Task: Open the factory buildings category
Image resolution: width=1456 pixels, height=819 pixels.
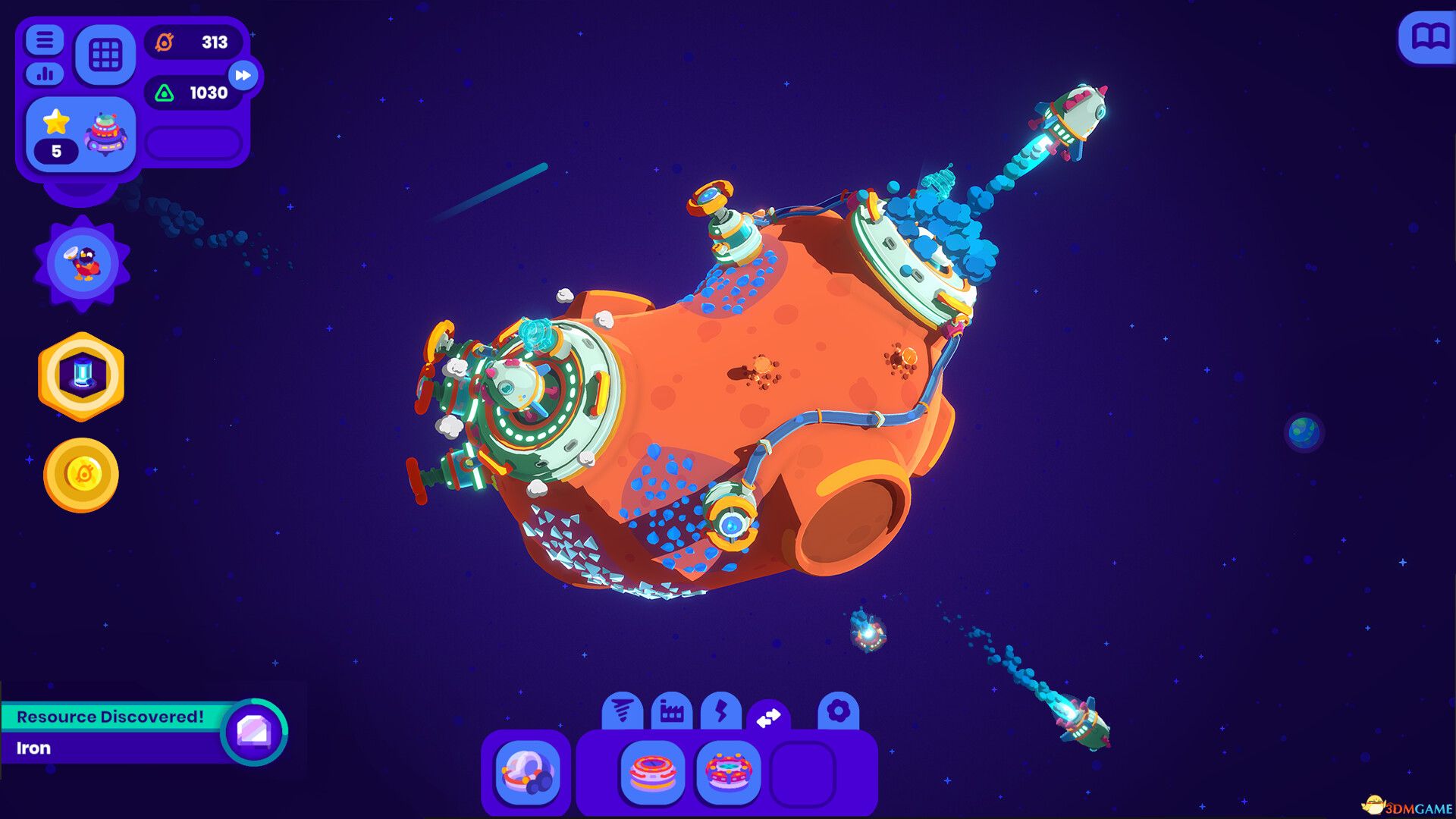Action: (x=674, y=711)
